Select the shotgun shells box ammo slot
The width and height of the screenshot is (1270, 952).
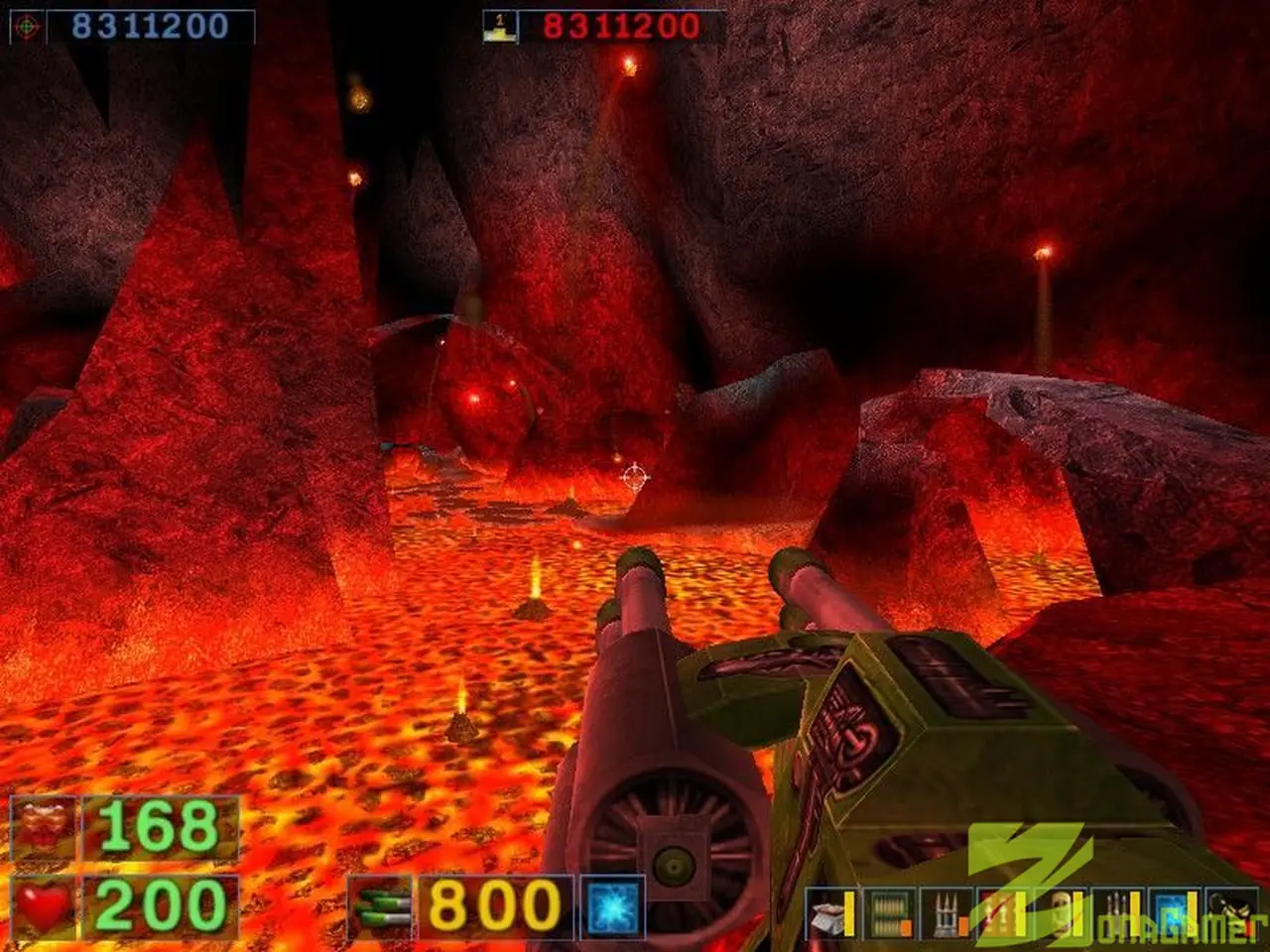829,914
